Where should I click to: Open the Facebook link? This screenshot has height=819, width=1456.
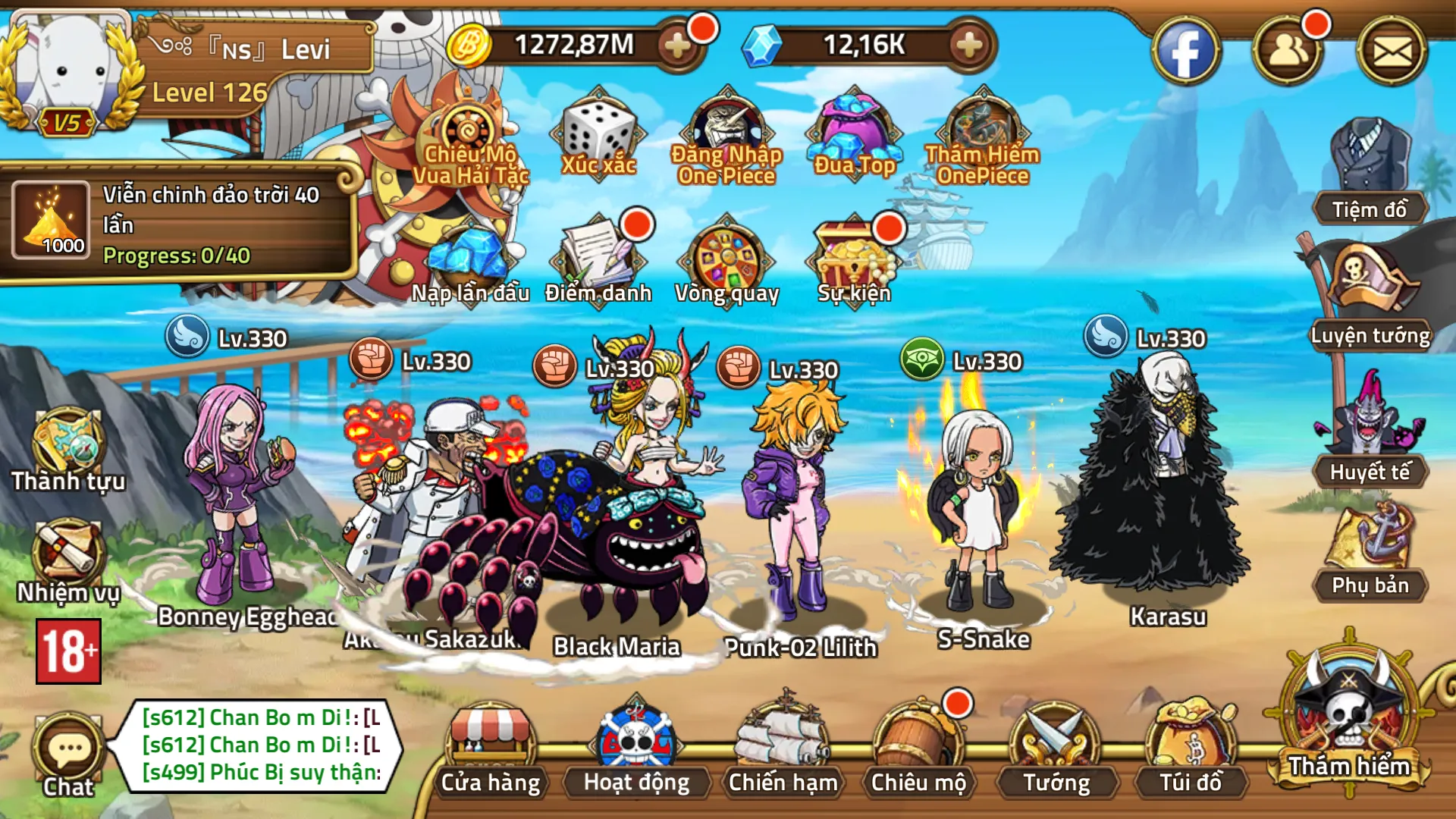point(1185,52)
